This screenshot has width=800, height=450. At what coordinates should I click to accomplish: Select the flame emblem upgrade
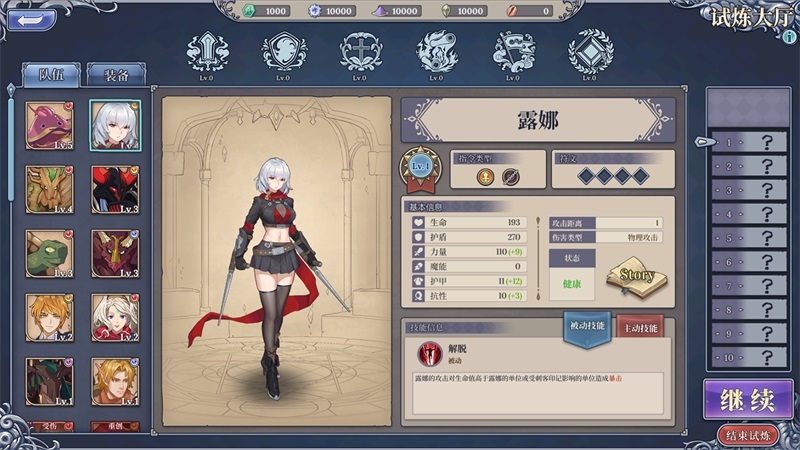[x=436, y=51]
